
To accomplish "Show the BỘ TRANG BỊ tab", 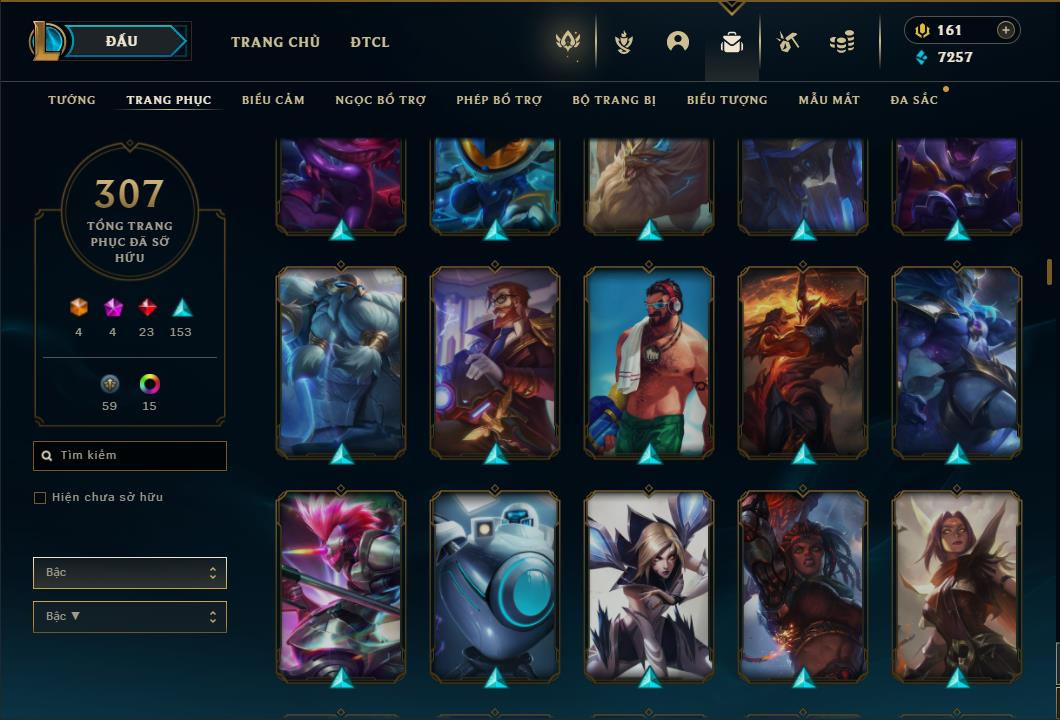I will [x=614, y=100].
